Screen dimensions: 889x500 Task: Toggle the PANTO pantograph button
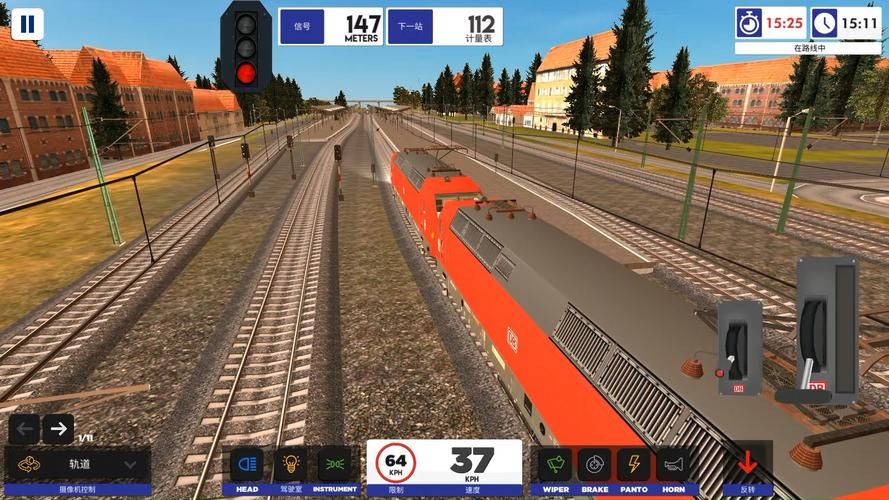pos(634,465)
